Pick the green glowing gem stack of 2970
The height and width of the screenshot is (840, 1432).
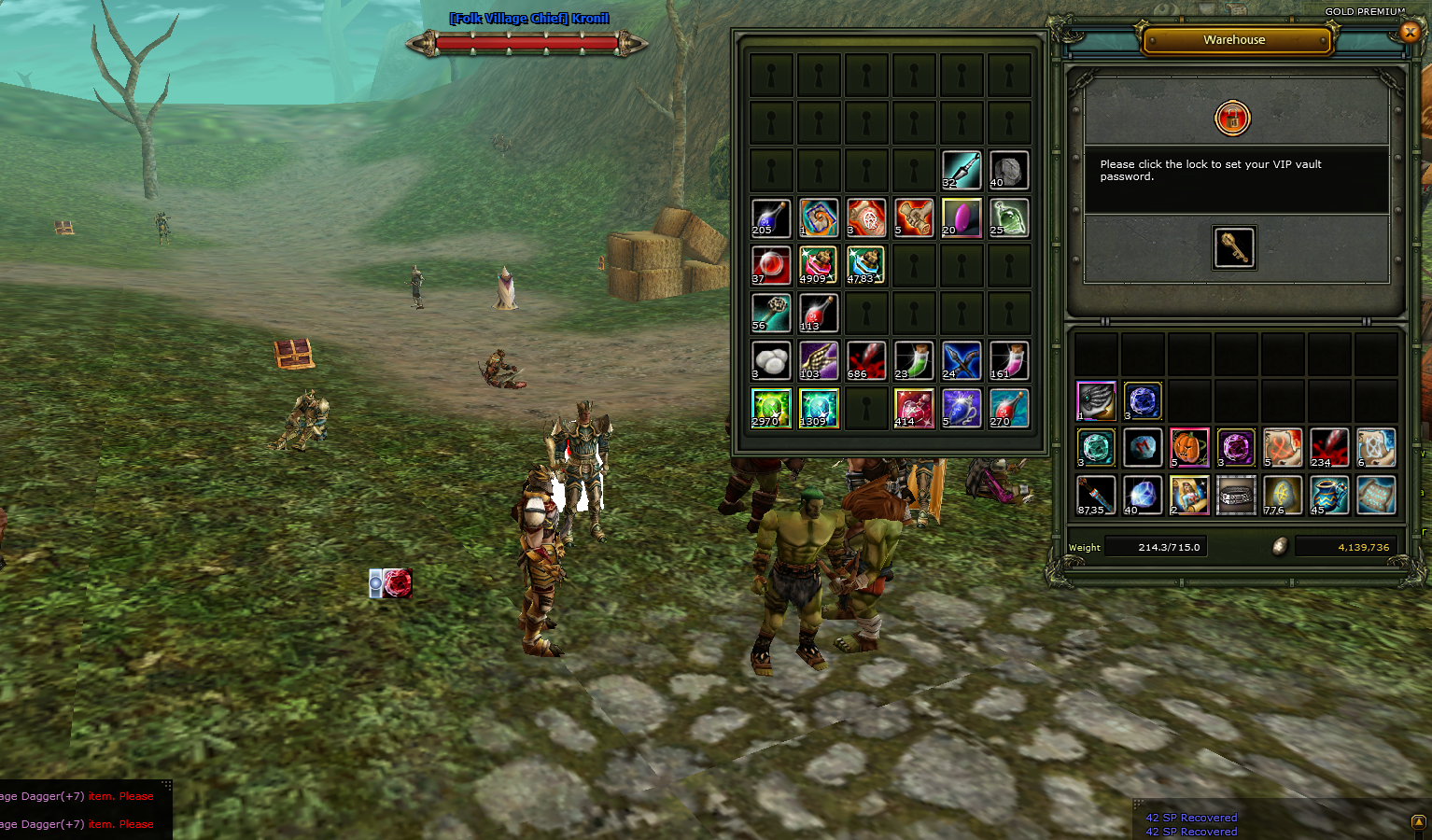(x=771, y=408)
